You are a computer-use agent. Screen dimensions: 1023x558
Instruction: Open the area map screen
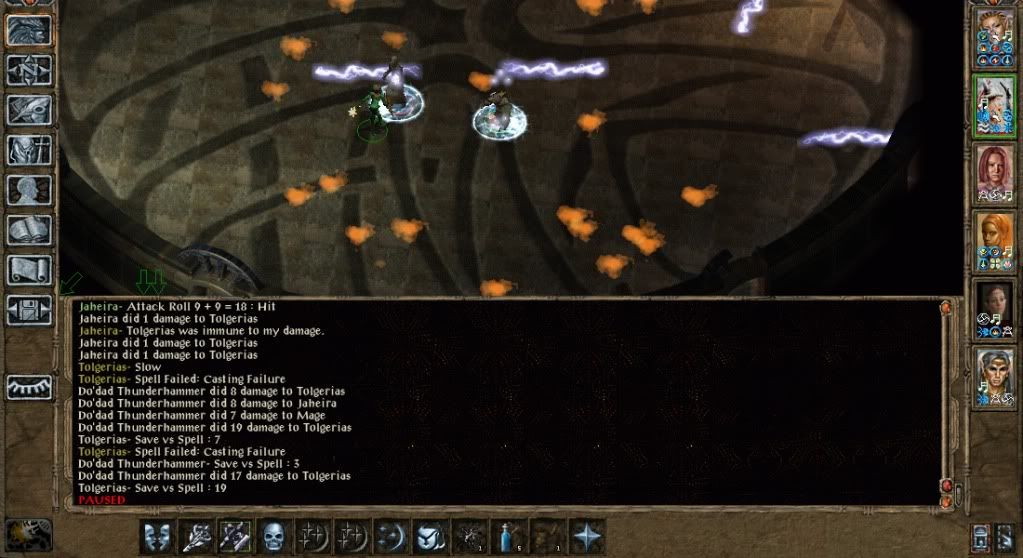tap(29, 69)
